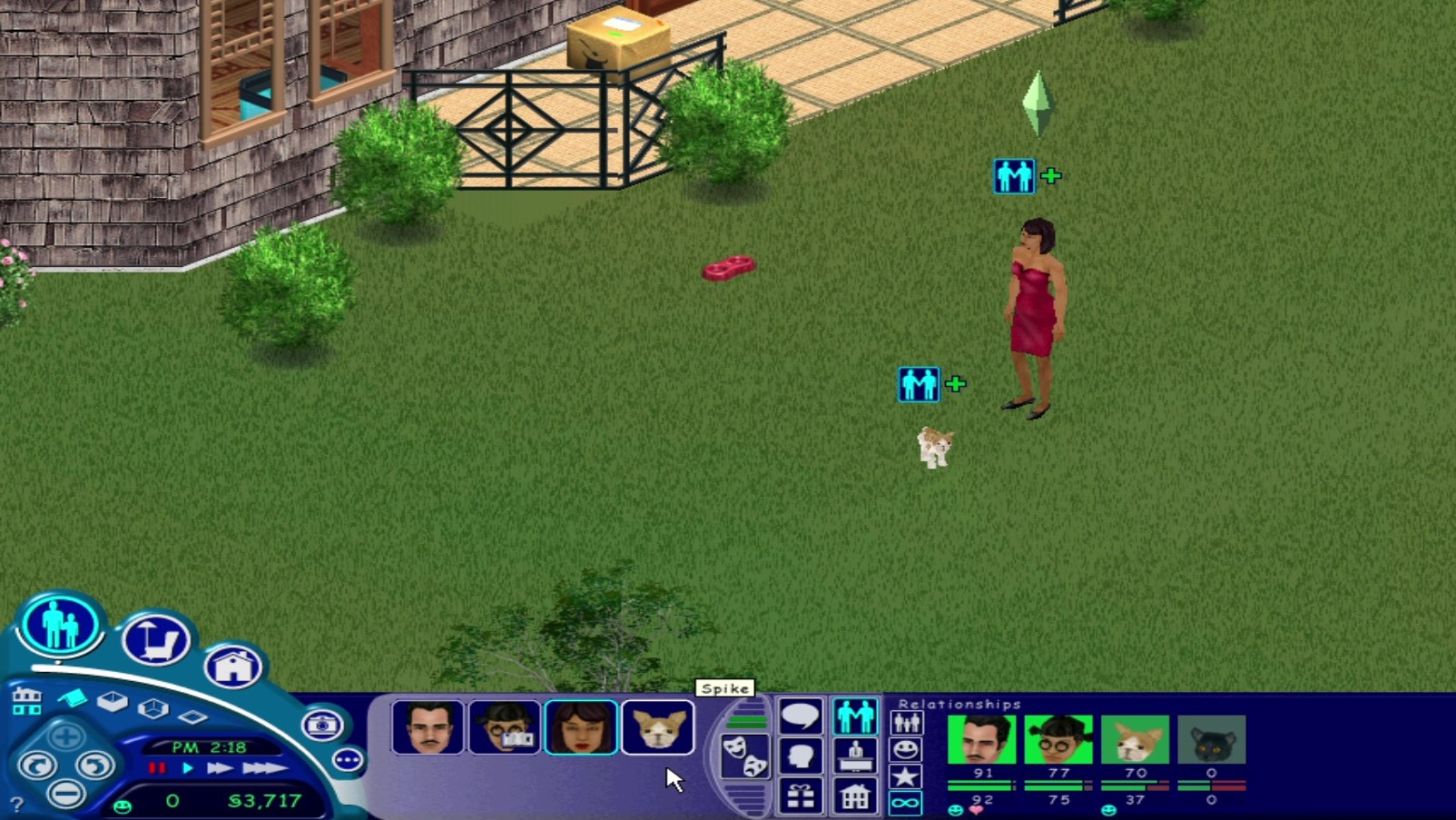Show the inventory gift box panel
Screen dimensions: 1456x820
tap(800, 796)
